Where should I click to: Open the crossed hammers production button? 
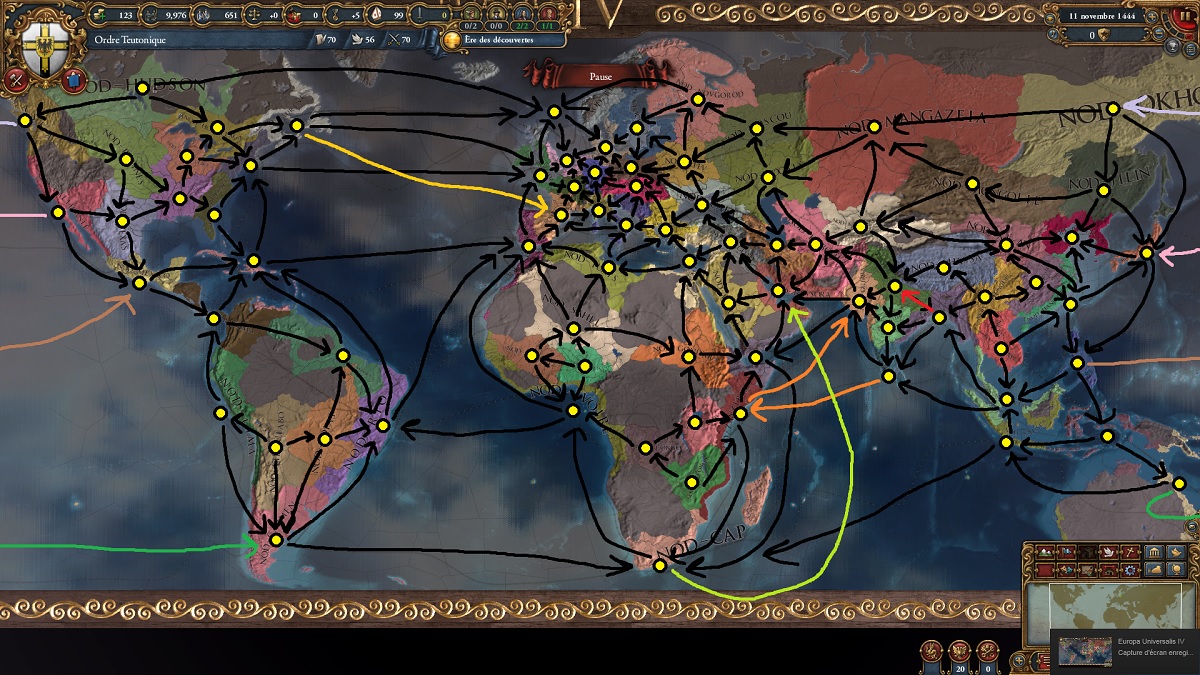click(x=15, y=80)
